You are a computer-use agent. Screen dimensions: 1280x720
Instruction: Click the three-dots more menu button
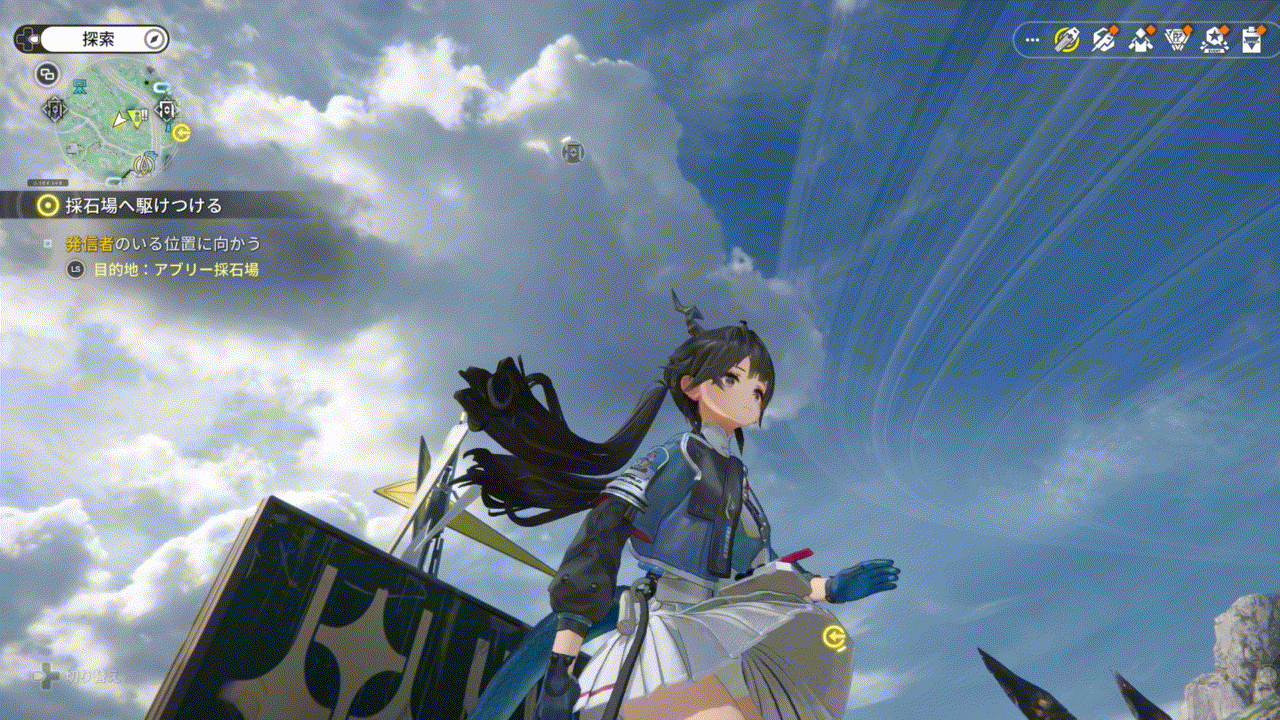pyautogui.click(x=1033, y=40)
